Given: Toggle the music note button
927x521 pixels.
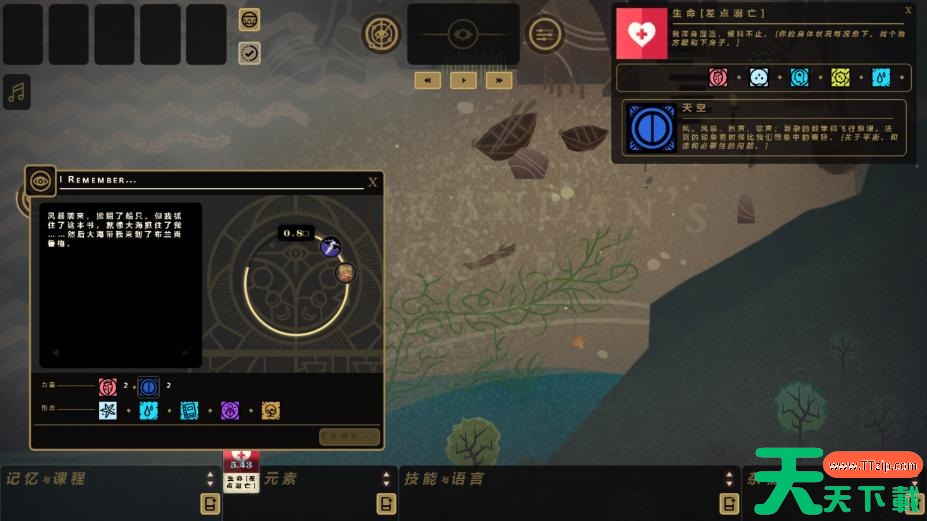Looking at the screenshot, I should [x=16, y=93].
